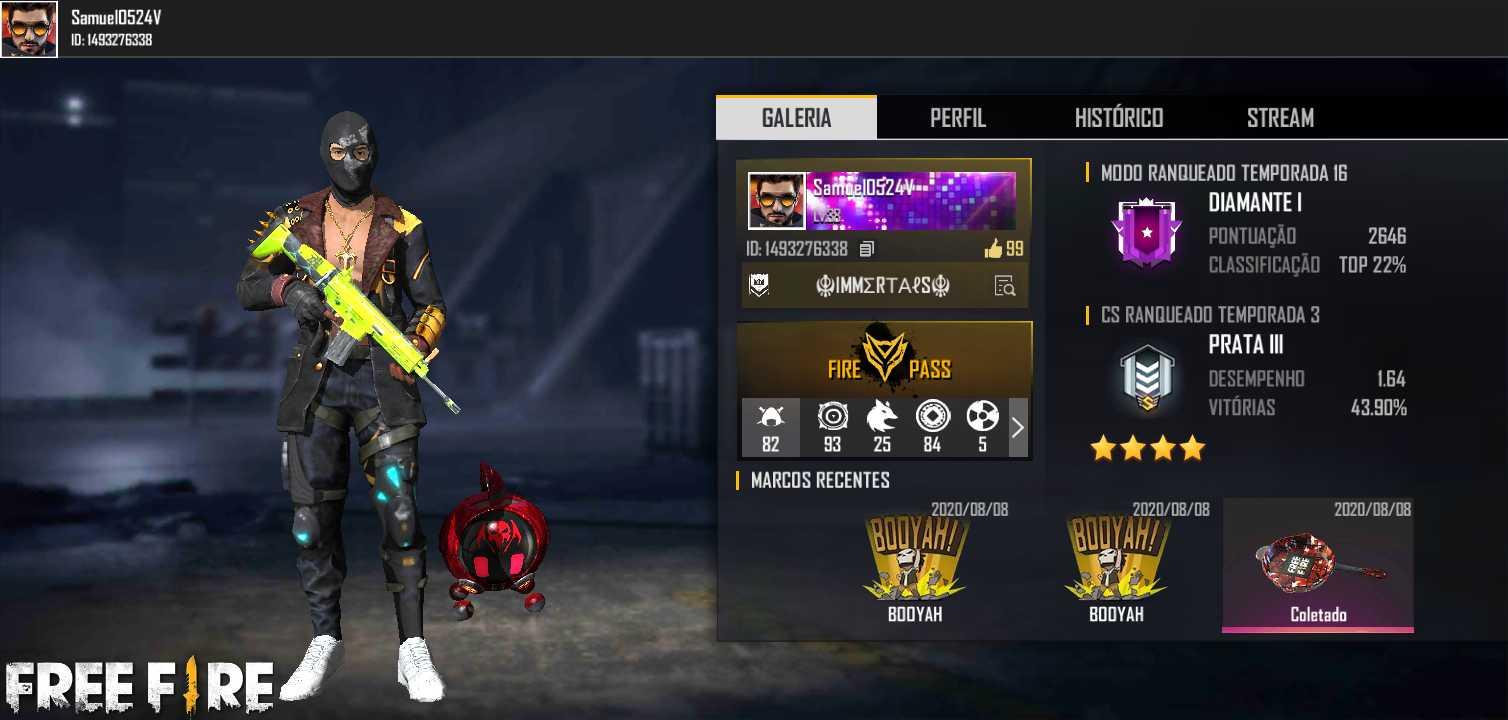Open the player avatar beside the Samuel0524V banner
The image size is (1508, 720).
(776, 201)
